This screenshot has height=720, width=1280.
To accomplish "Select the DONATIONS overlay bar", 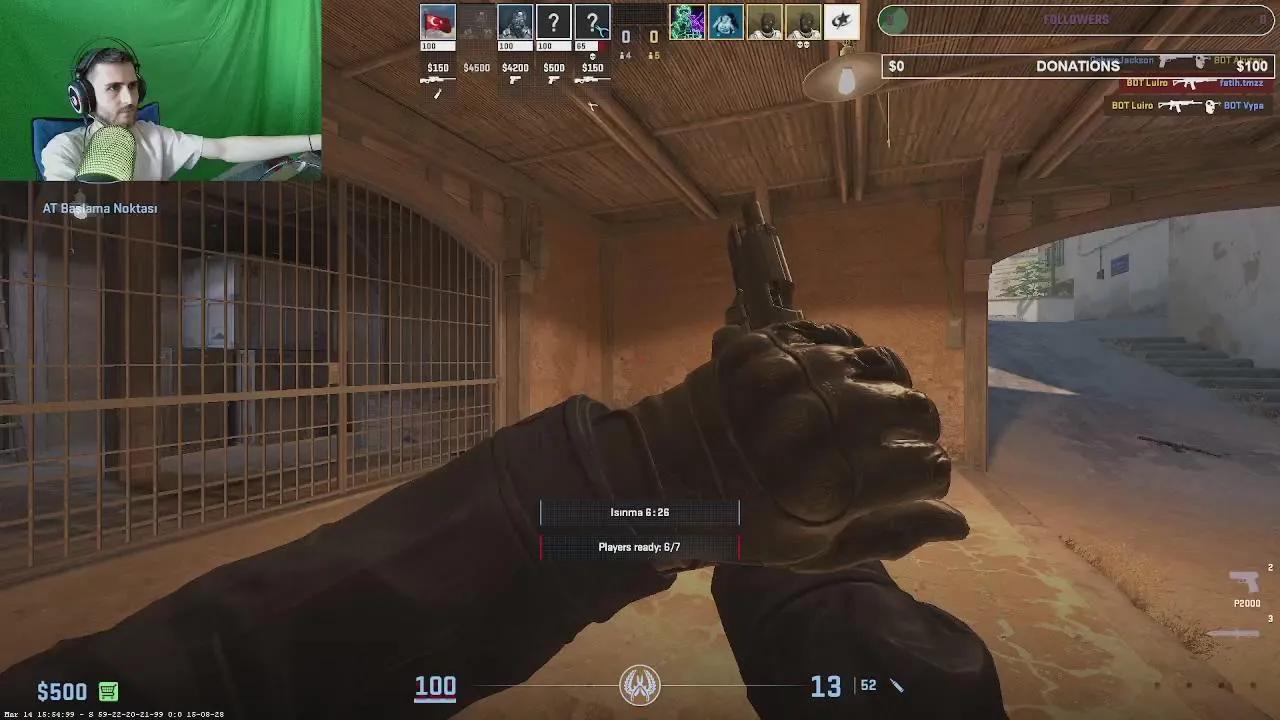I will (1077, 66).
